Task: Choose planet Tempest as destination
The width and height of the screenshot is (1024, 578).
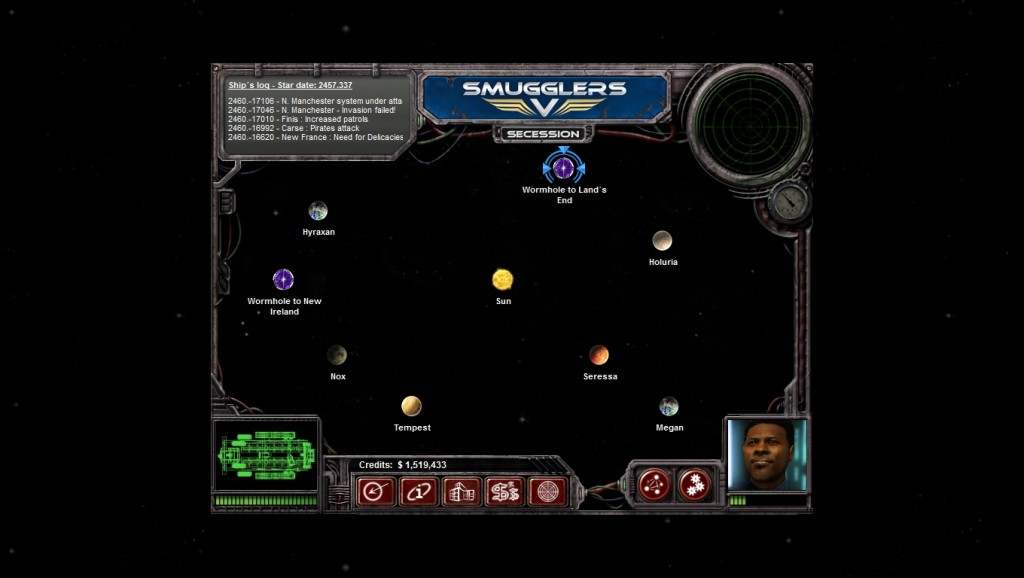Action: click(x=411, y=406)
